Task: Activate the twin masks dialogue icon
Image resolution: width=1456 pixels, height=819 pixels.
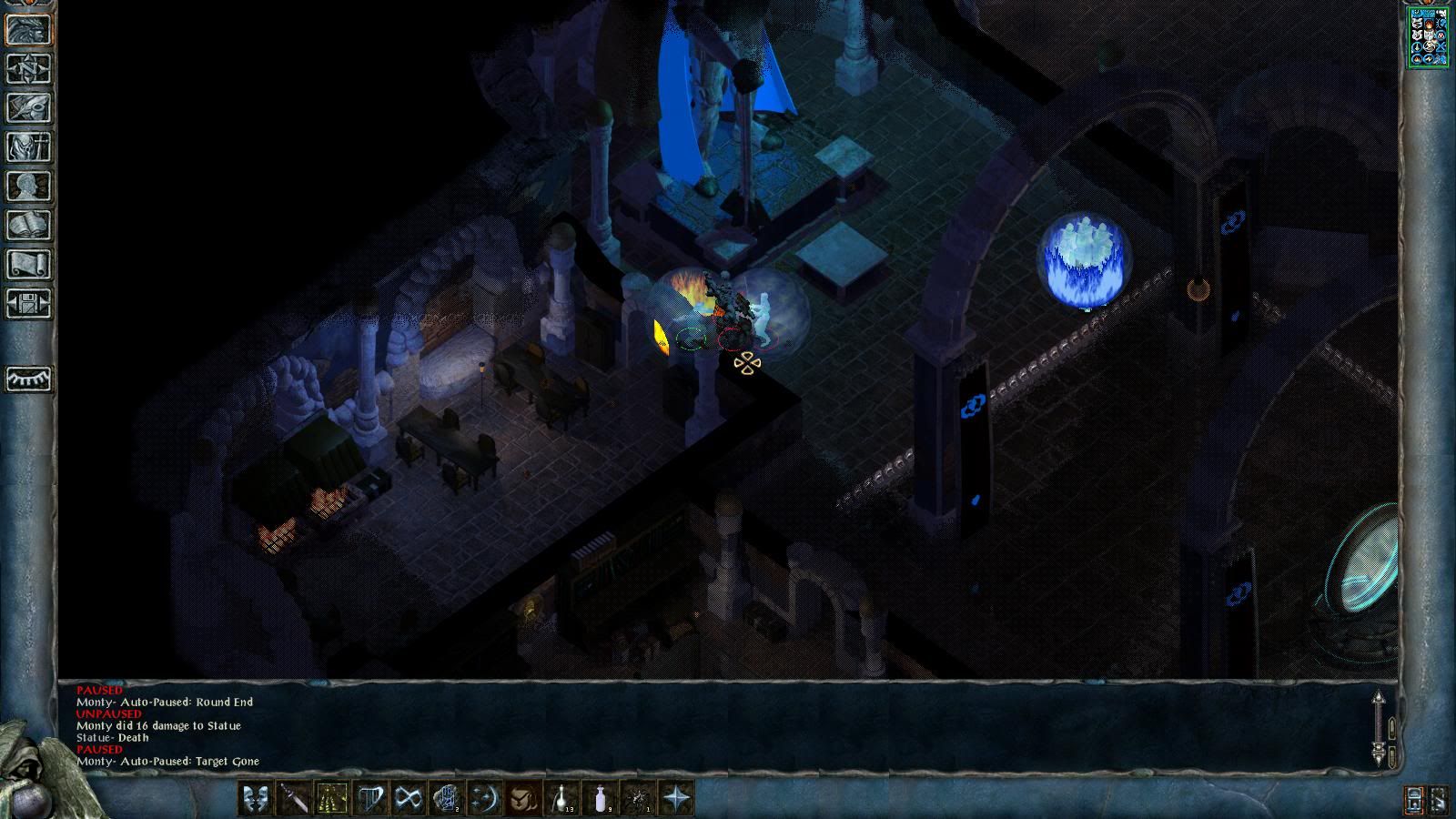Action: pos(256,799)
